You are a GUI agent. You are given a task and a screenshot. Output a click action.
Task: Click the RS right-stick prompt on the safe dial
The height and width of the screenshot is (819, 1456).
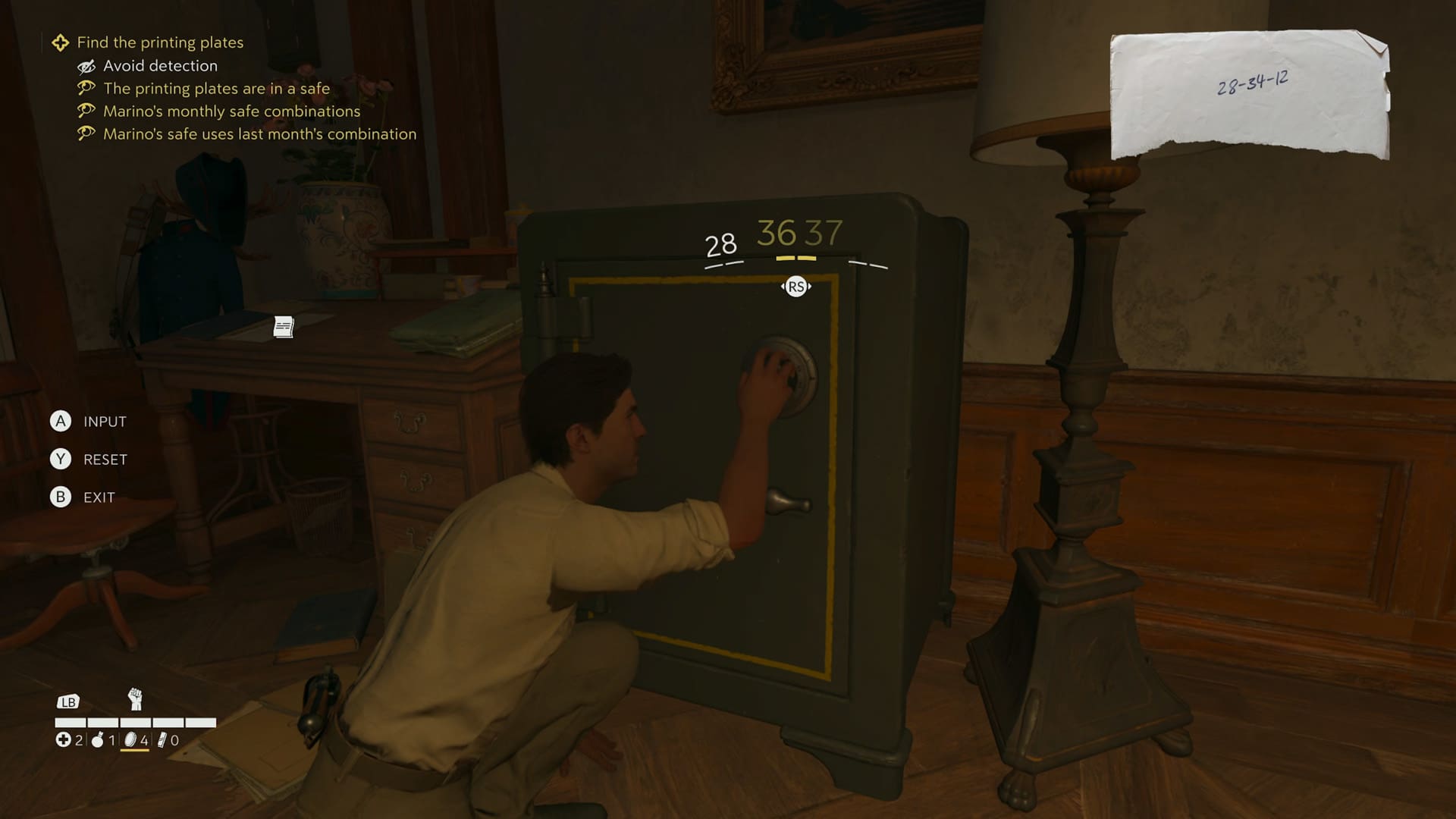click(795, 287)
